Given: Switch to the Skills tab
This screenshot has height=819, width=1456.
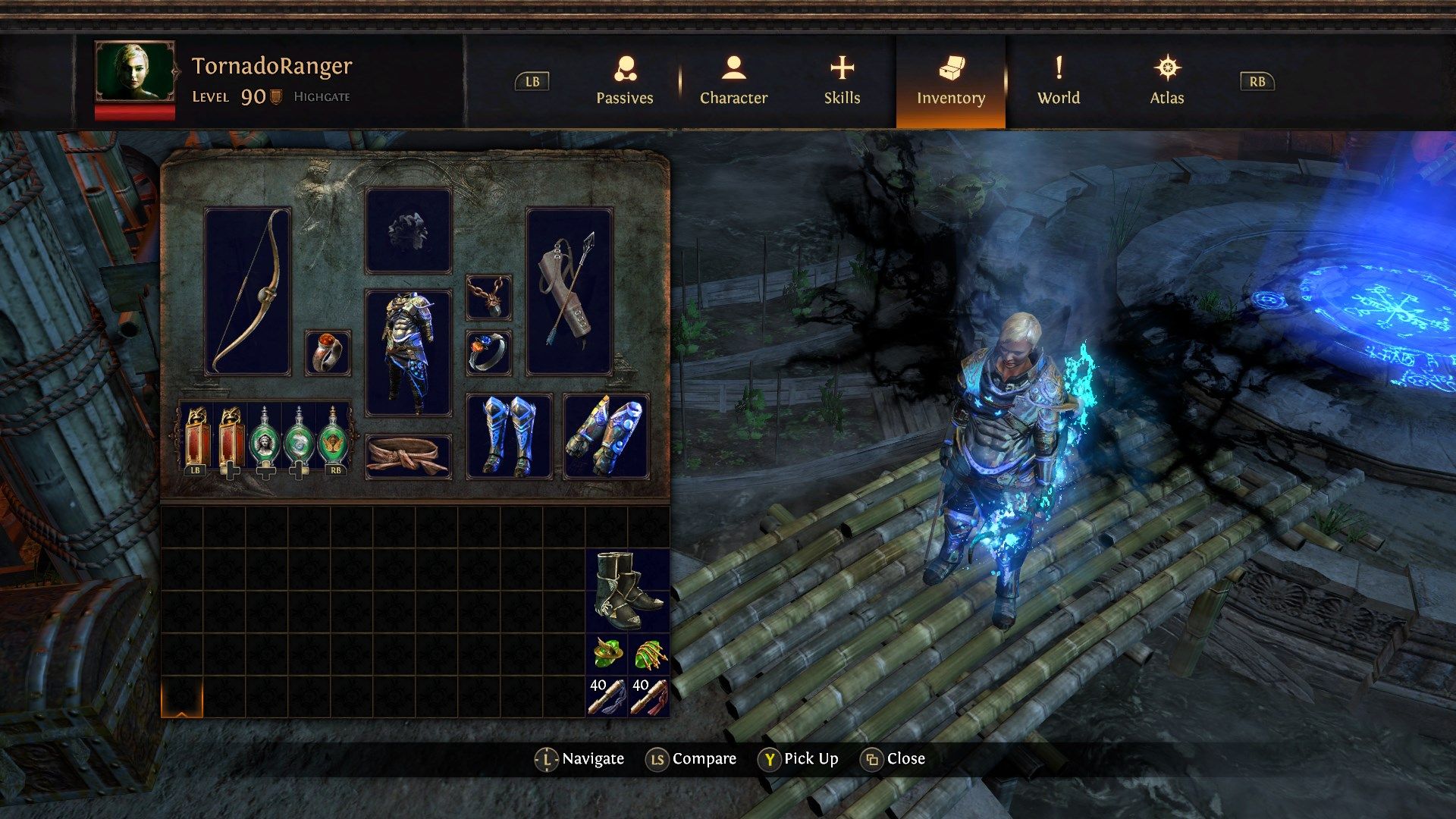Looking at the screenshot, I should (842, 83).
